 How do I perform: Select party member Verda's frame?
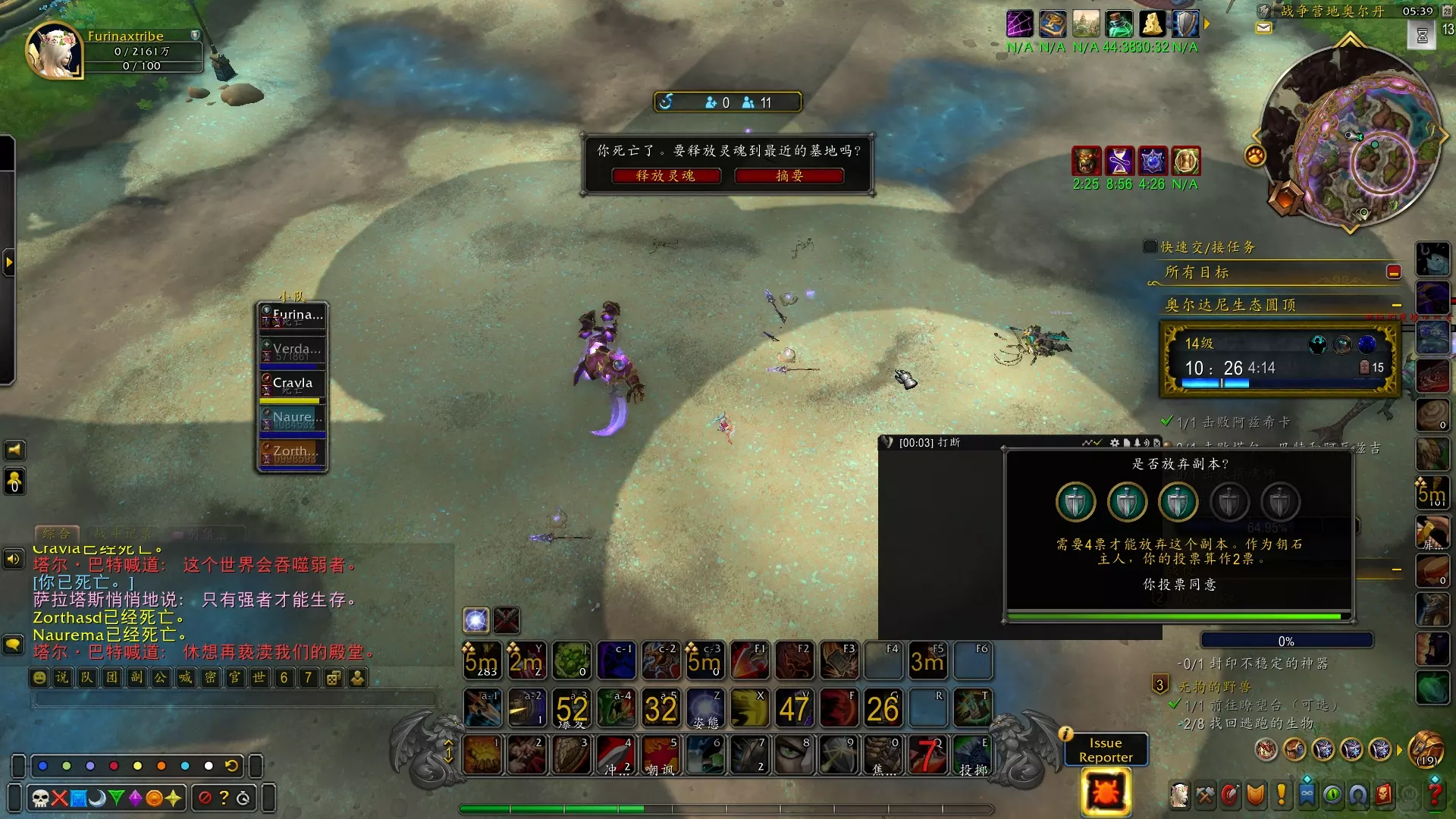tap(293, 352)
